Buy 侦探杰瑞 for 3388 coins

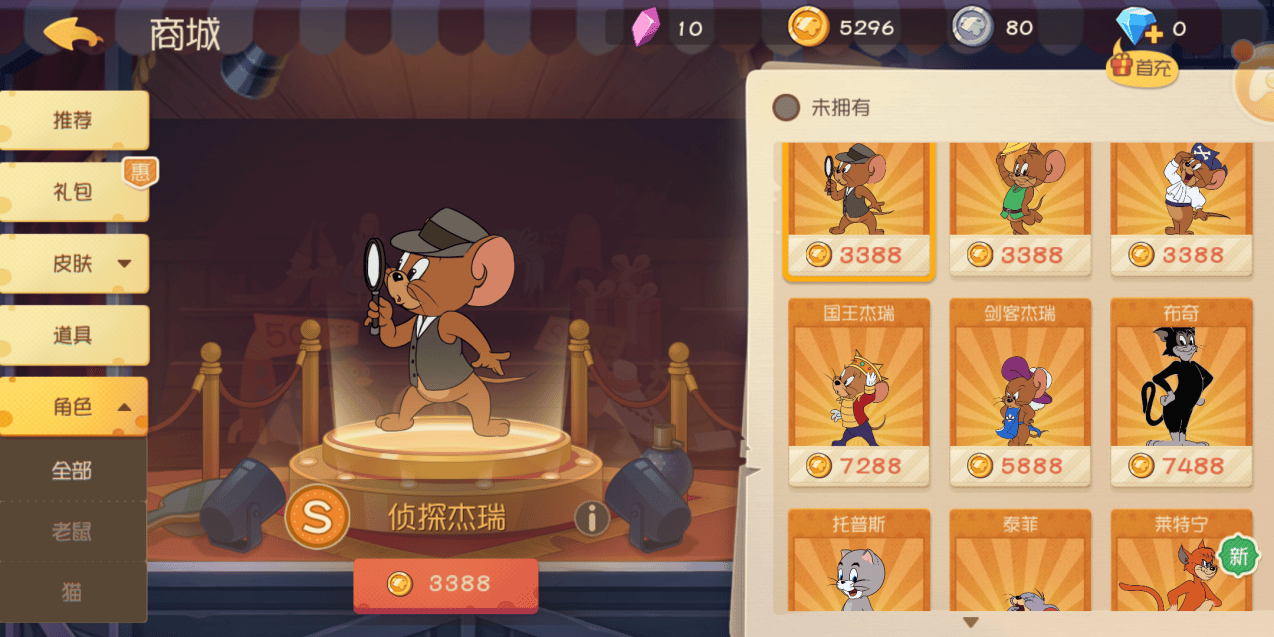(x=445, y=584)
